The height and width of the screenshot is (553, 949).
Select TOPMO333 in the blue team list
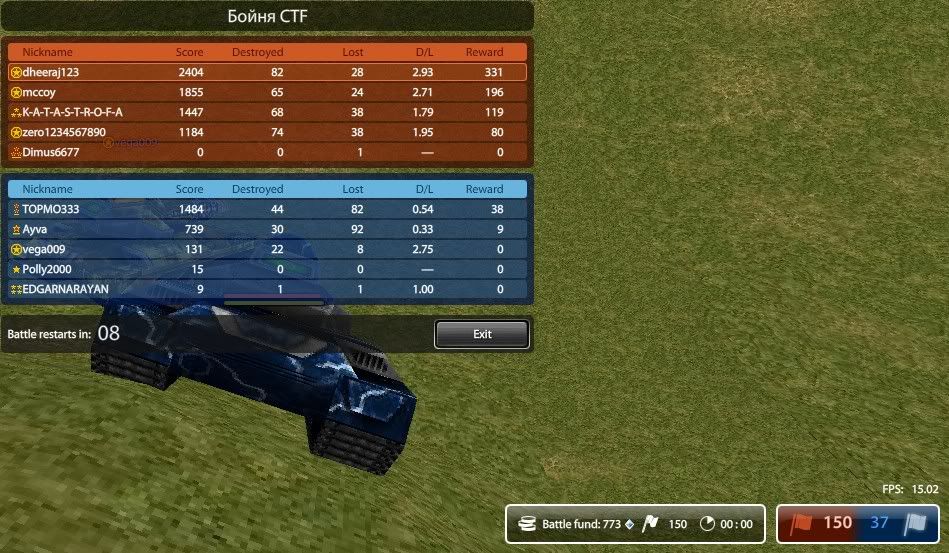click(267, 209)
